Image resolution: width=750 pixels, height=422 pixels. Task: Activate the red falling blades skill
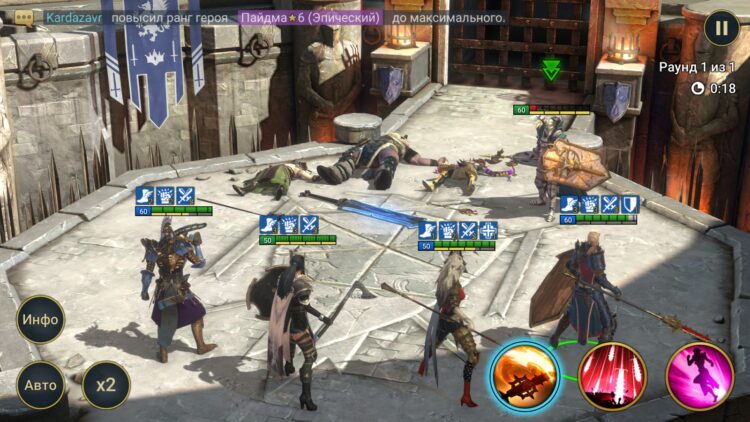tap(613, 376)
